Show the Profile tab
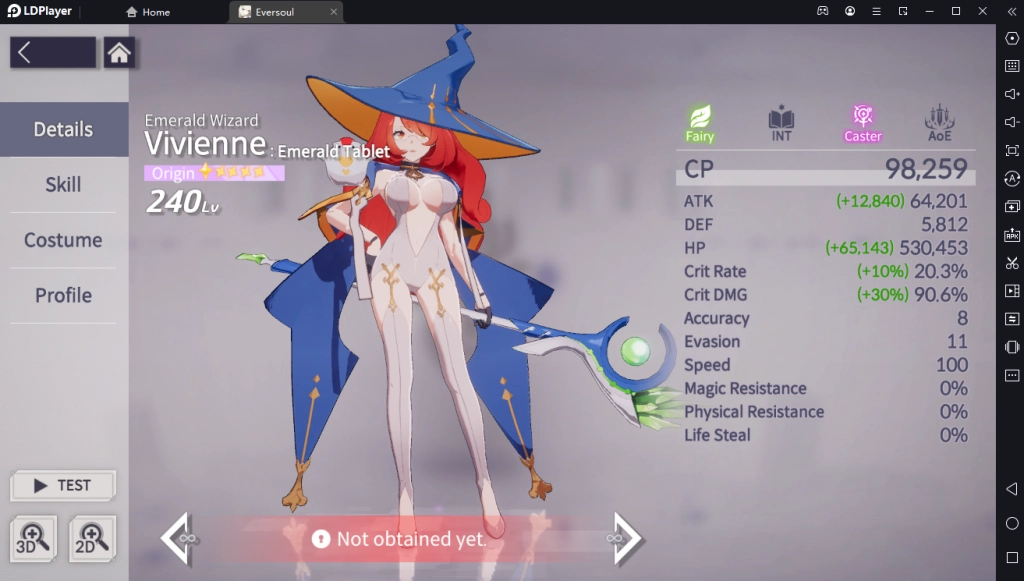This screenshot has width=1024, height=581. tap(63, 295)
